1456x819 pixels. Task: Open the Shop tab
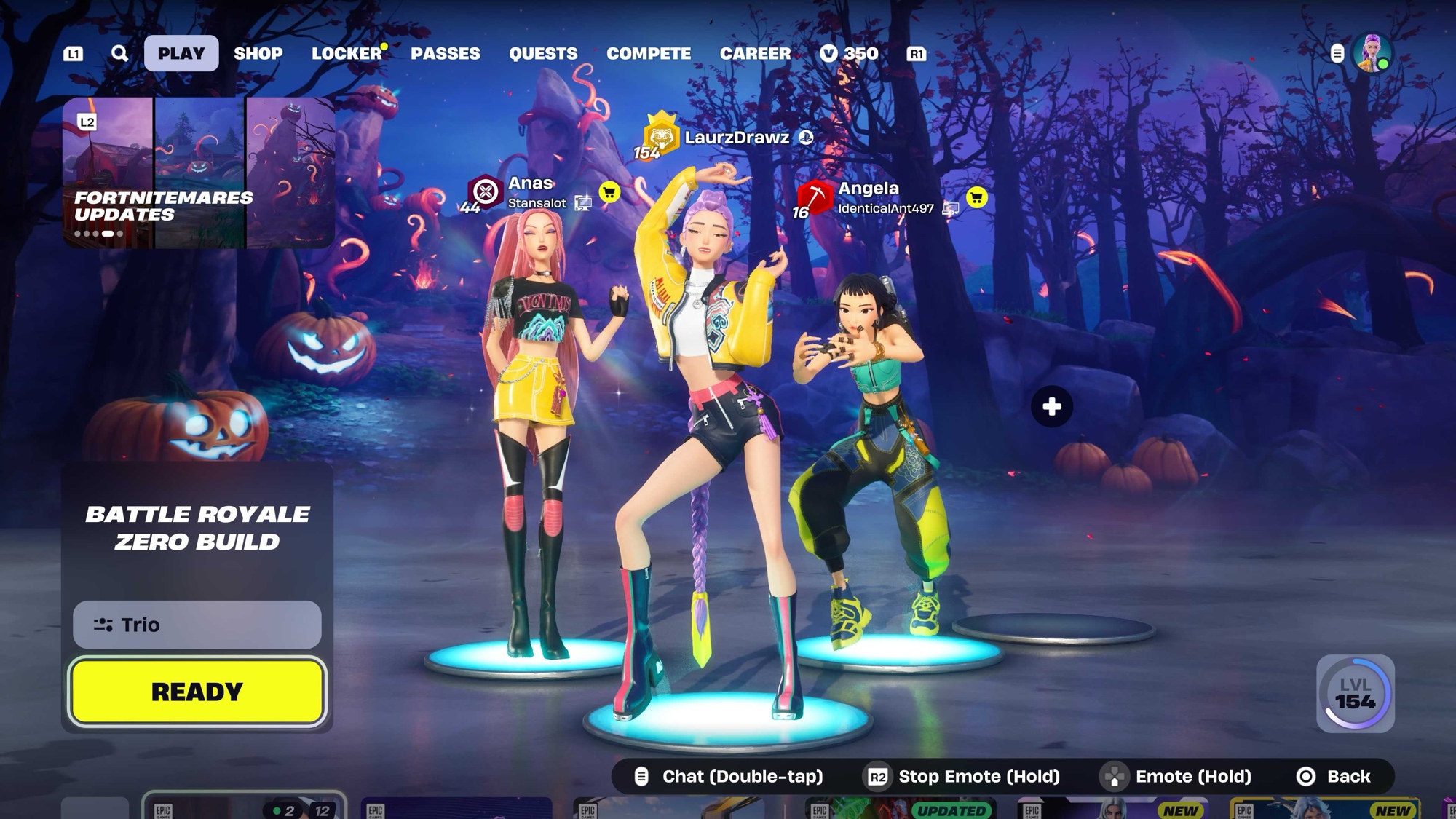click(x=258, y=53)
